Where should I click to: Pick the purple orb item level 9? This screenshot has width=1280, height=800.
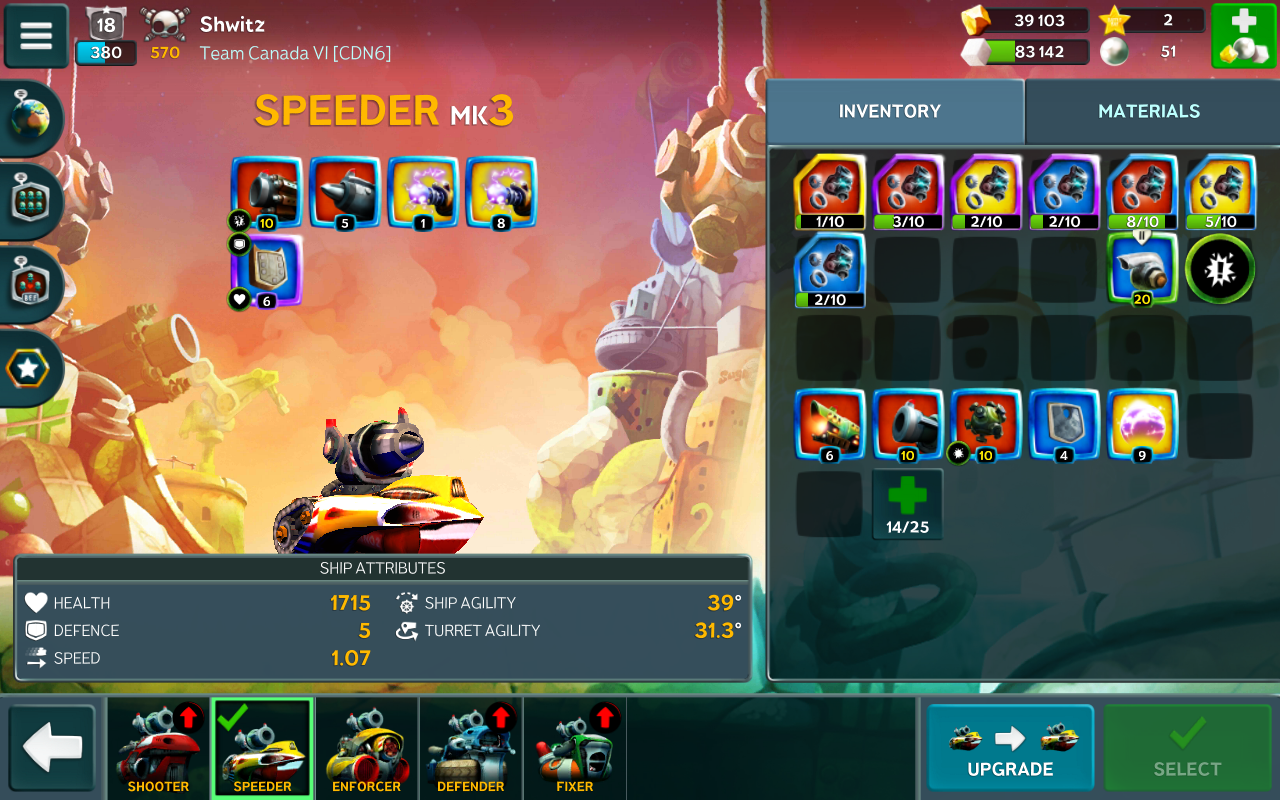point(1142,424)
